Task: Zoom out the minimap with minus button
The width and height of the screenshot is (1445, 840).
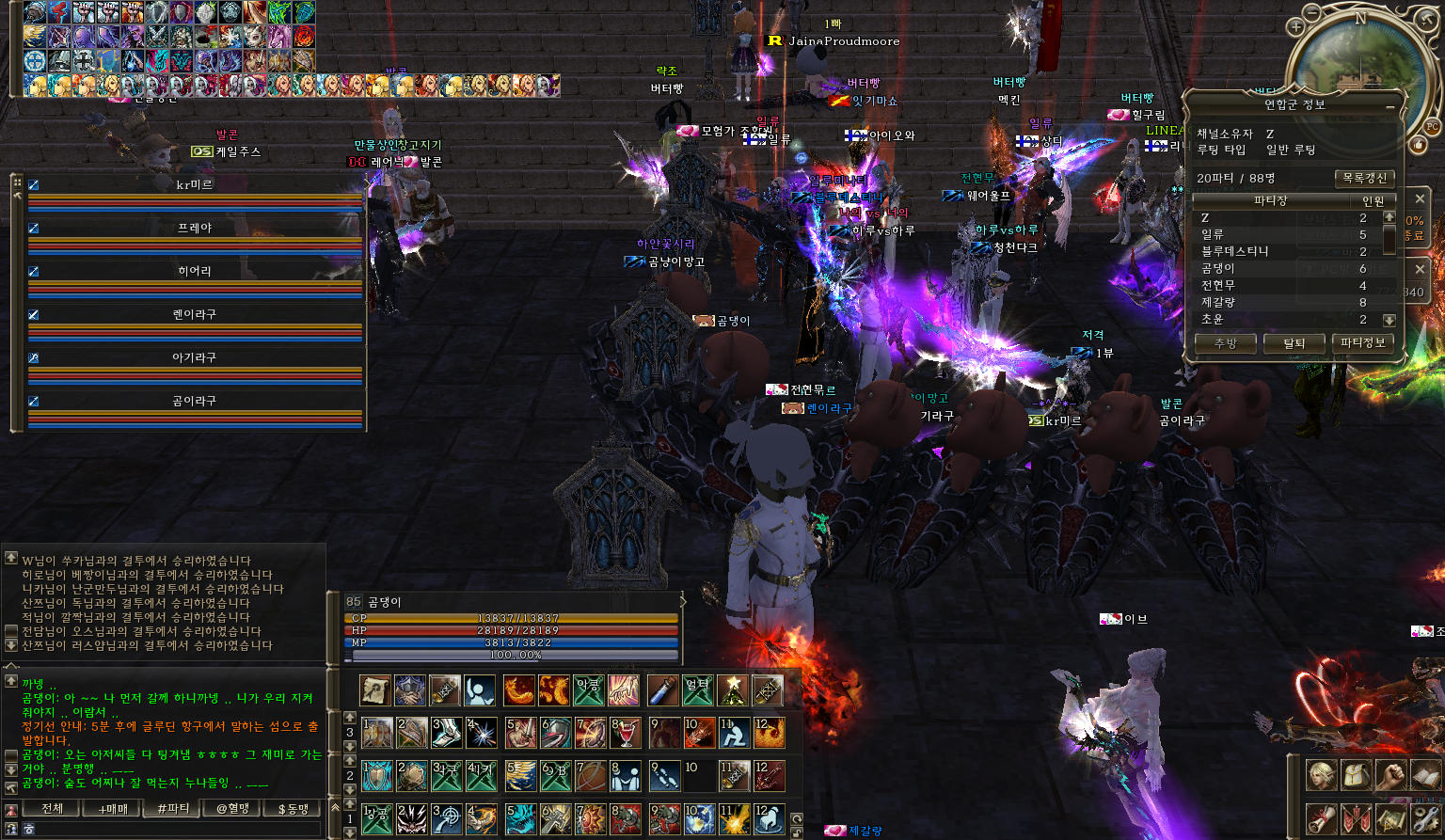Action: click(x=1313, y=11)
